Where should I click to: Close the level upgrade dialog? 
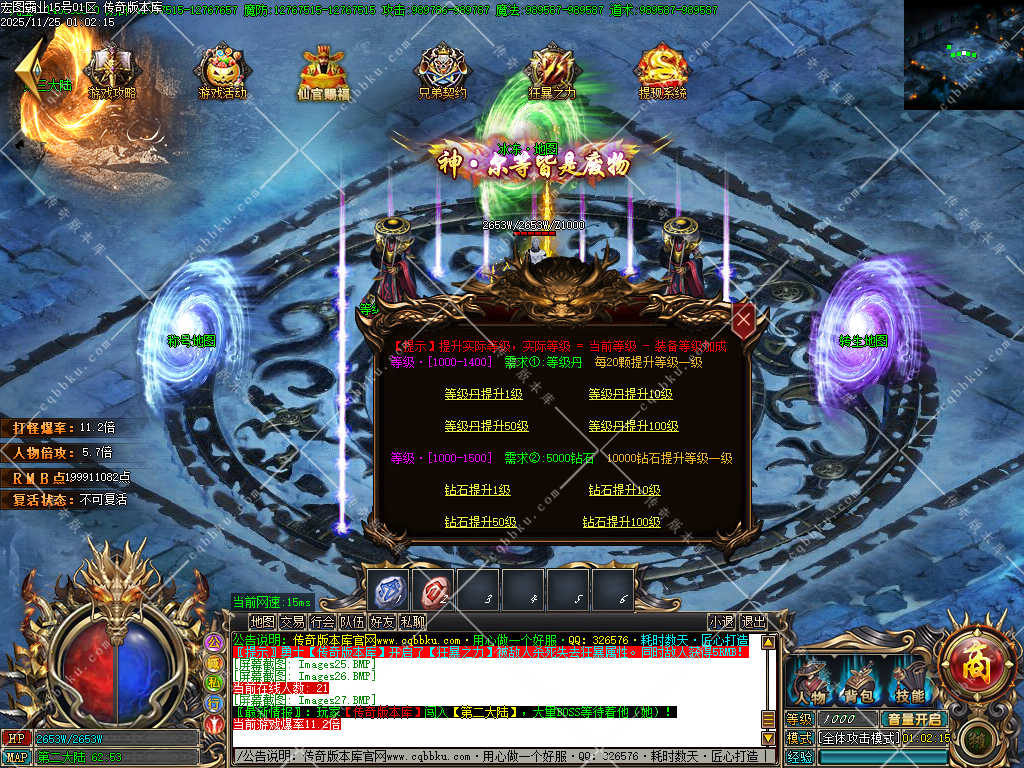tap(743, 321)
